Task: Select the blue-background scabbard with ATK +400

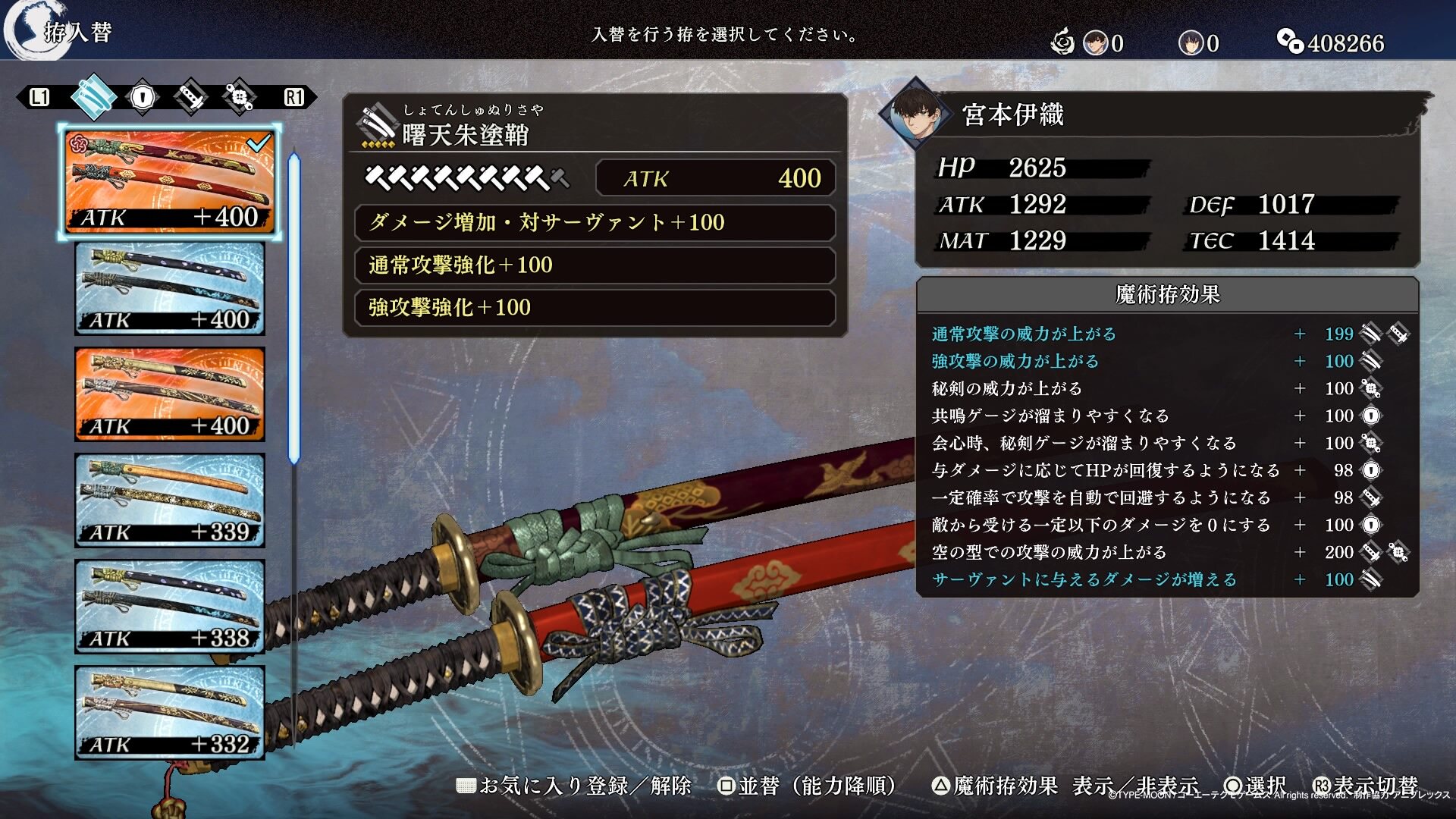Action: pyautogui.click(x=170, y=289)
